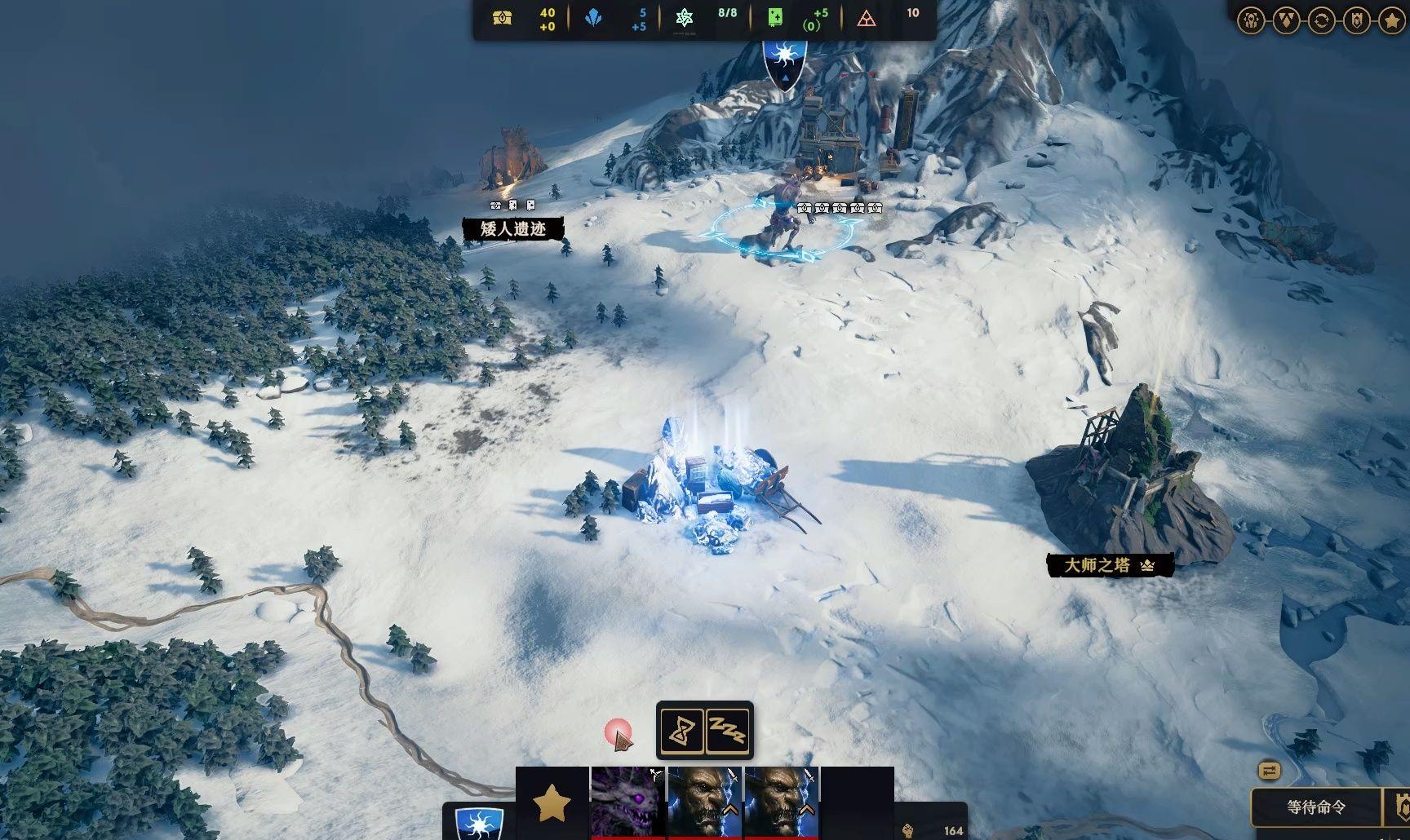The width and height of the screenshot is (1410, 840).
Task: Toggle the small swap-arrows button
Action: tap(1269, 771)
